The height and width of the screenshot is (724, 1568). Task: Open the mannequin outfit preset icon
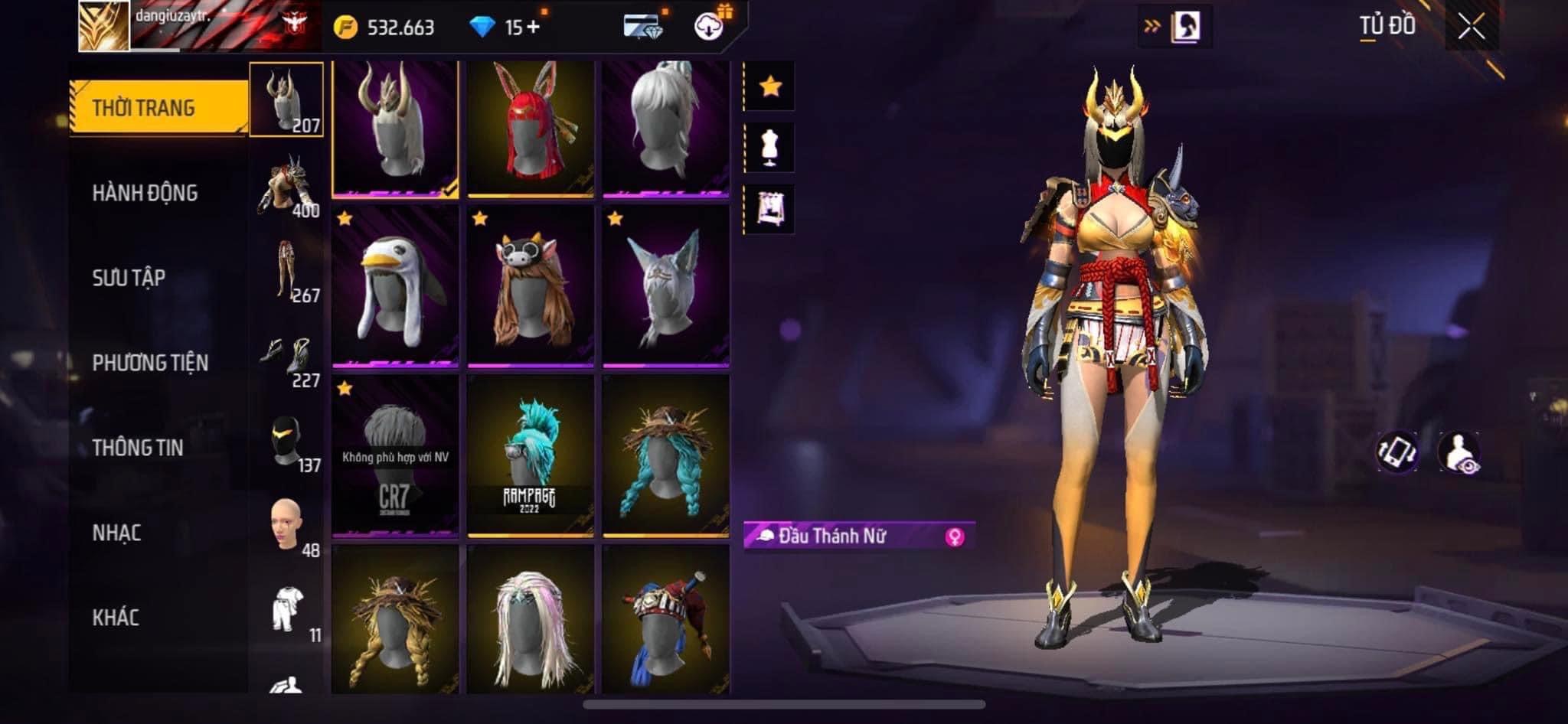point(770,148)
